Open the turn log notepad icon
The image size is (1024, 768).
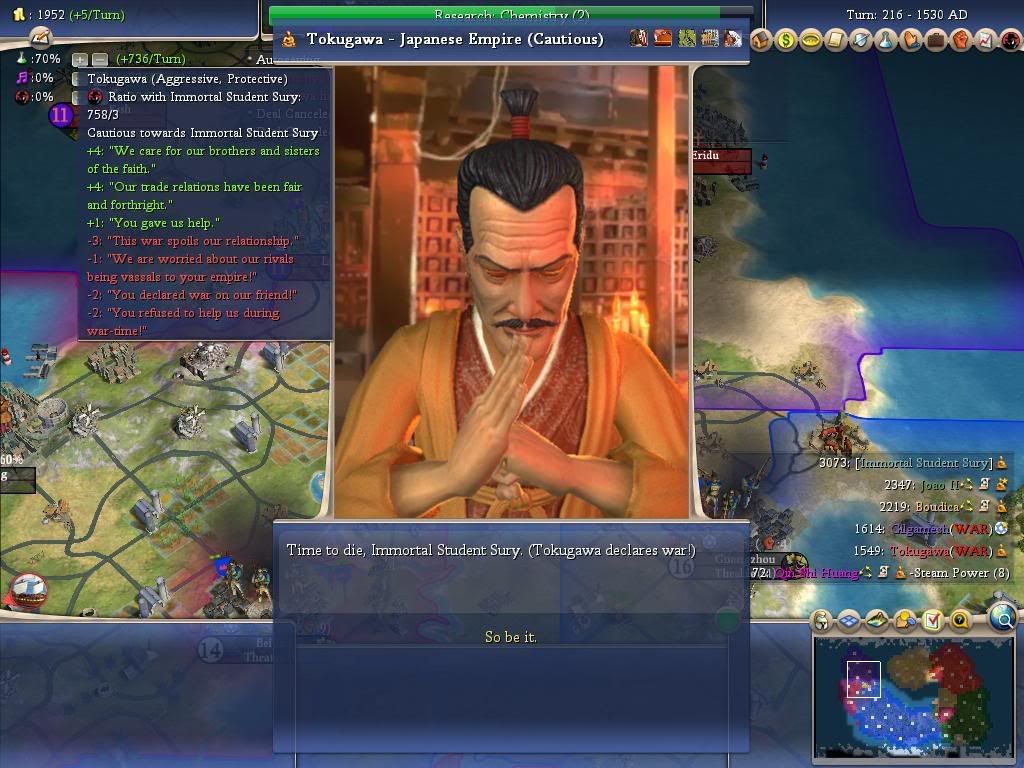point(39,37)
